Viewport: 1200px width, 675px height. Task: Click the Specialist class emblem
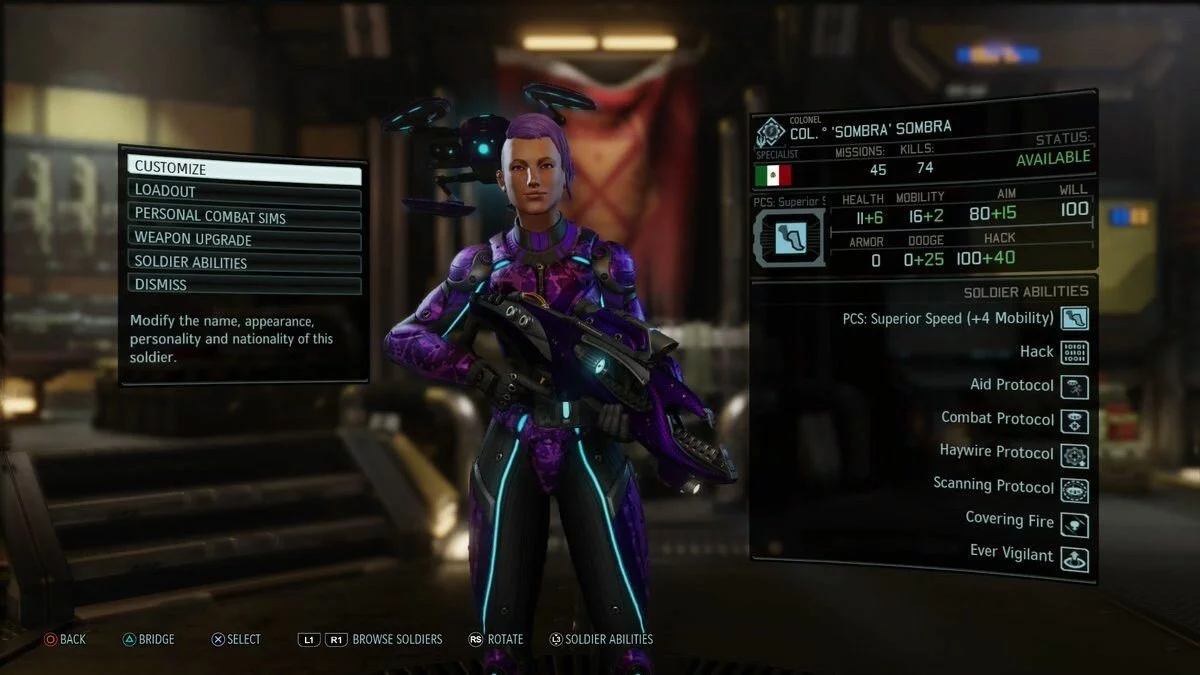pyautogui.click(x=771, y=134)
